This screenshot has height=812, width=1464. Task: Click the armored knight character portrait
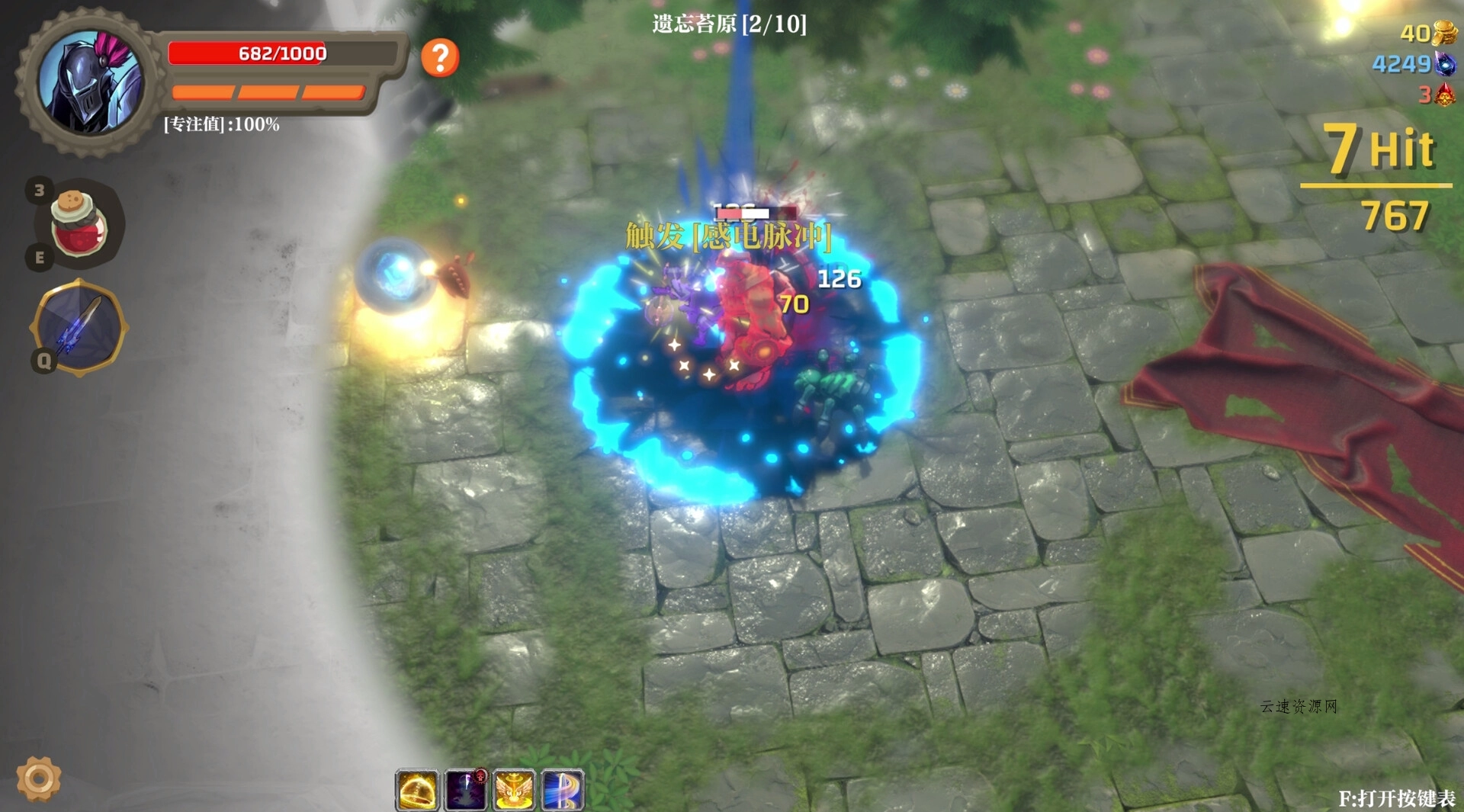(x=90, y=82)
